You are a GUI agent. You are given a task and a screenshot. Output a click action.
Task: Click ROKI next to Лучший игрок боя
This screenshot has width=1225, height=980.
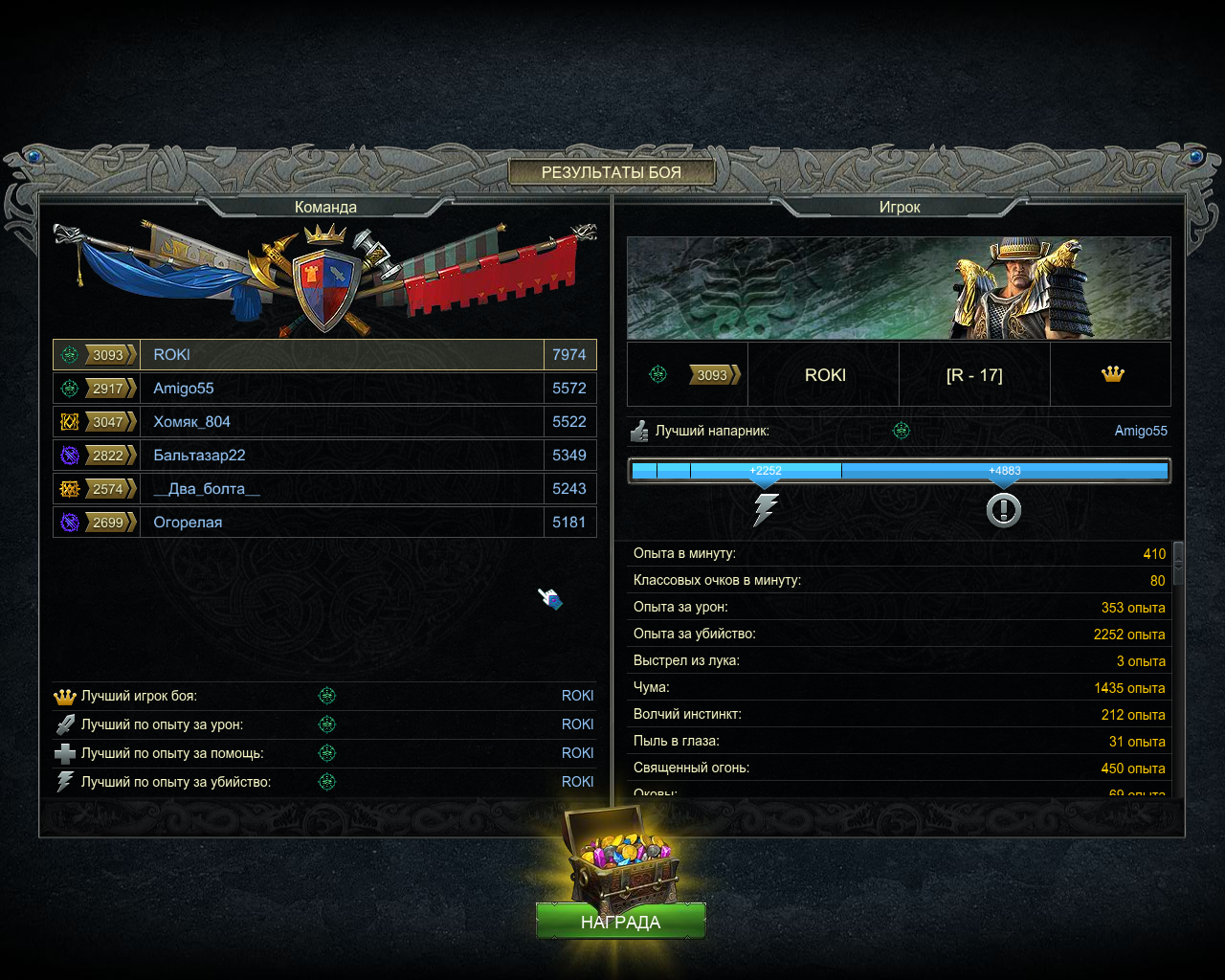tap(577, 696)
